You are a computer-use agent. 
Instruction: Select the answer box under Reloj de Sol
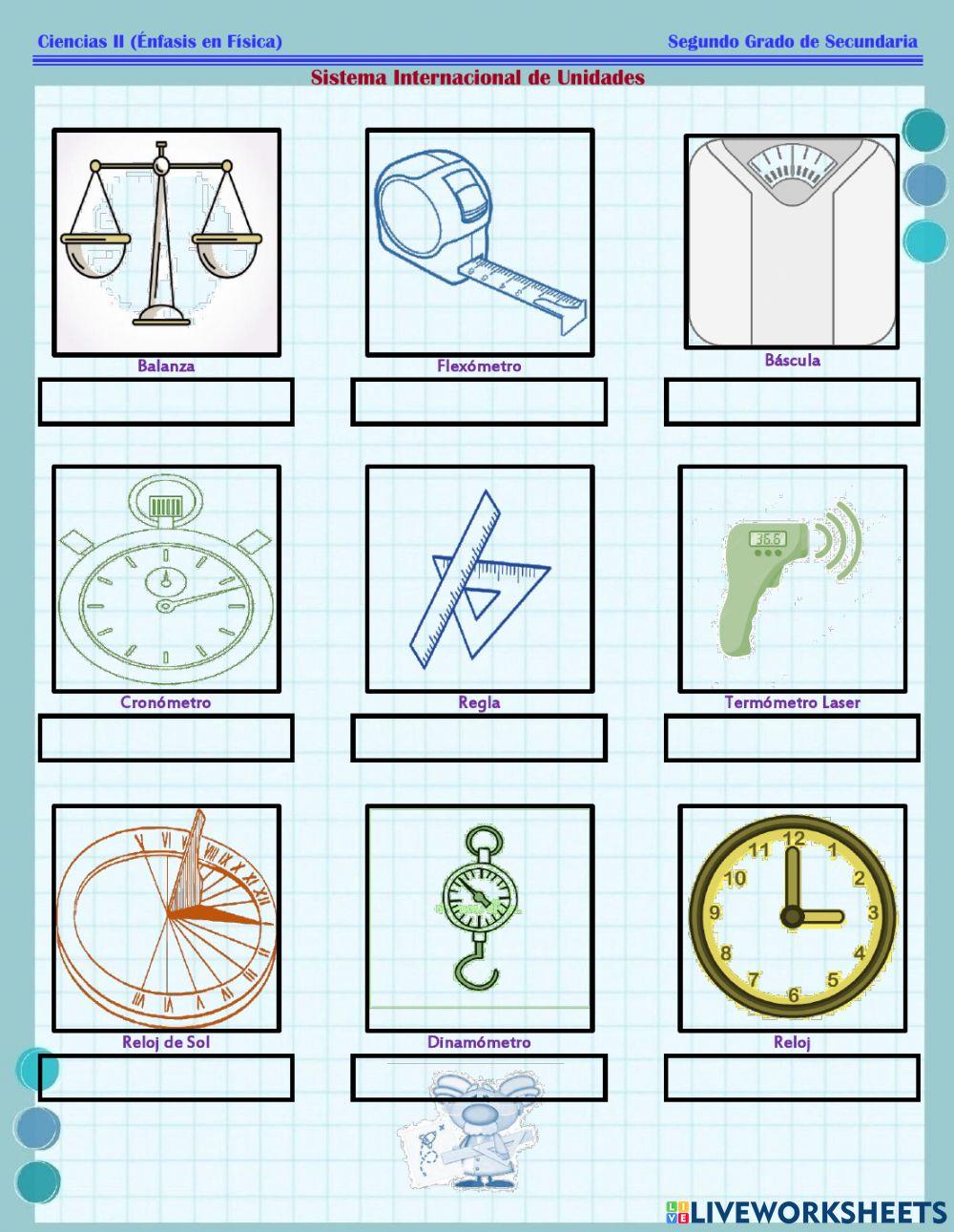point(166,1077)
